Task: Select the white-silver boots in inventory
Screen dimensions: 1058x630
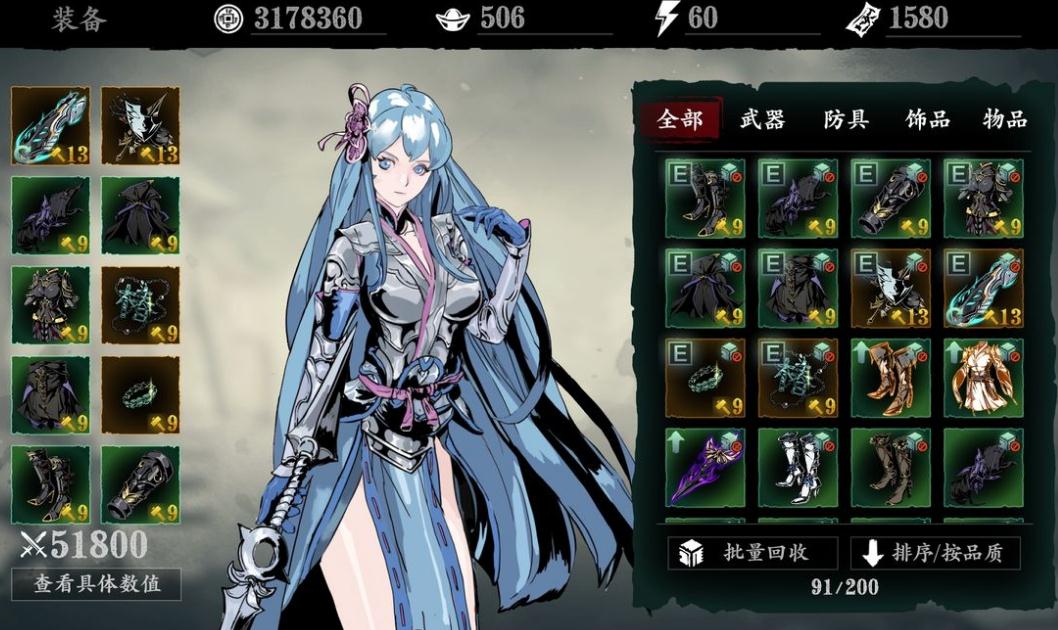Action: tap(798, 468)
